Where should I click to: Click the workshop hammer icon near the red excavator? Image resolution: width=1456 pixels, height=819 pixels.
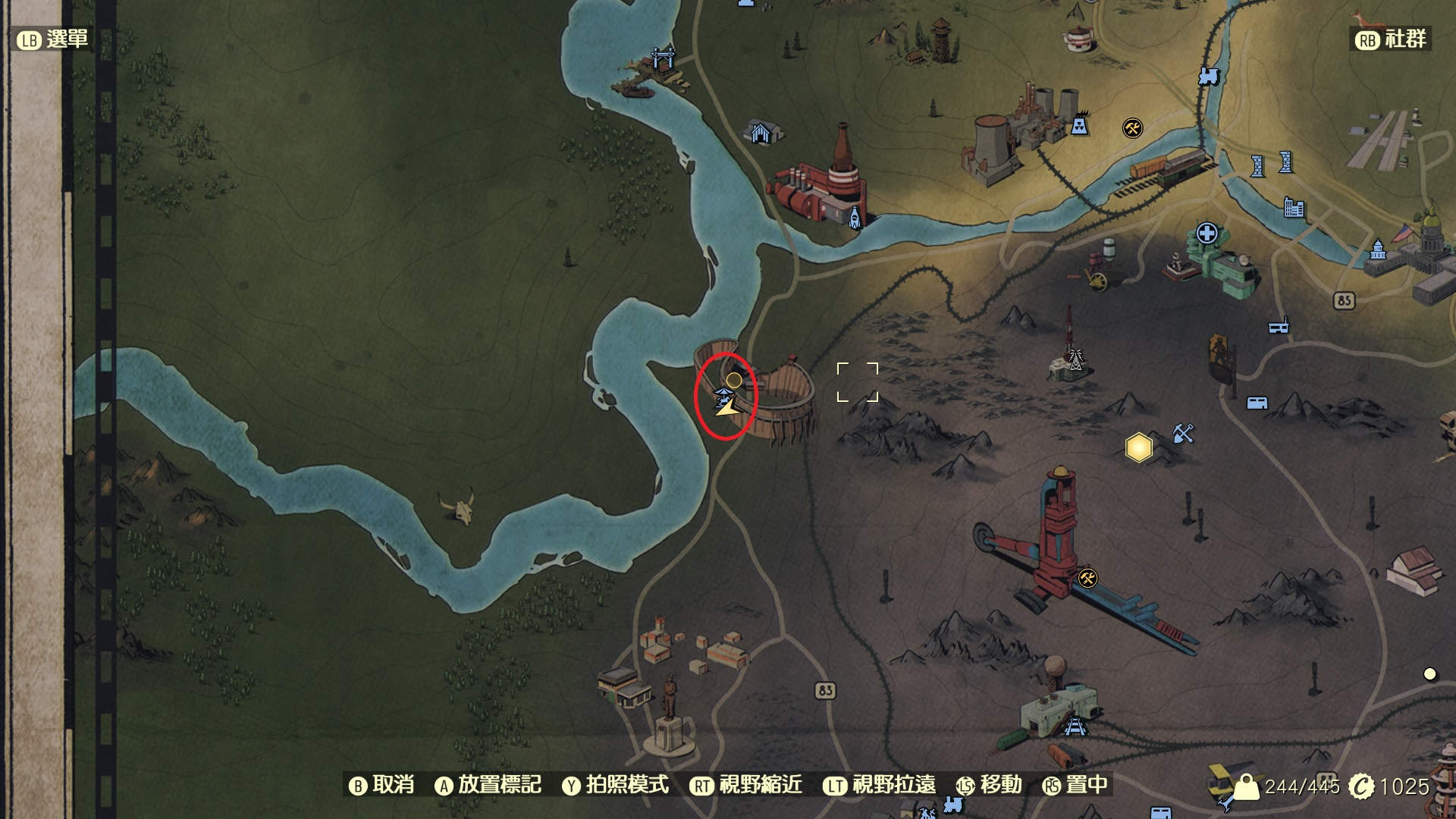tap(1087, 576)
